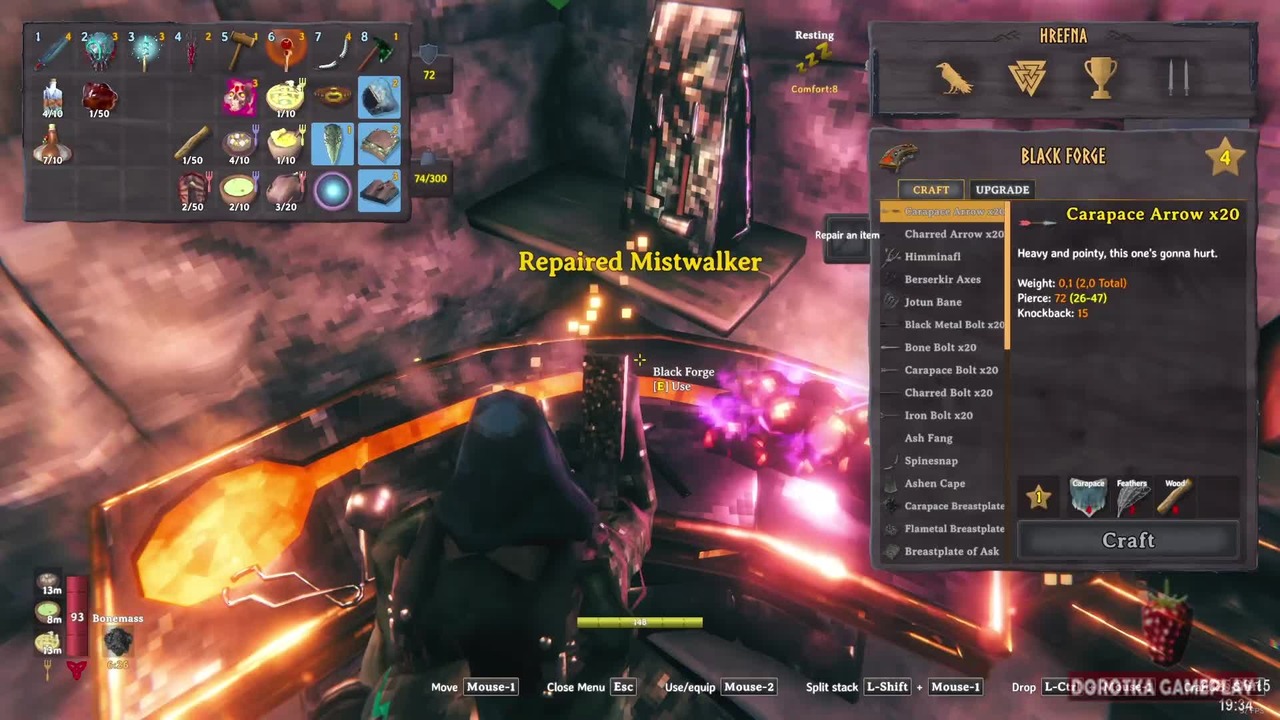
Task: Select Spinesnap in the recipe list
Action: [931, 461]
